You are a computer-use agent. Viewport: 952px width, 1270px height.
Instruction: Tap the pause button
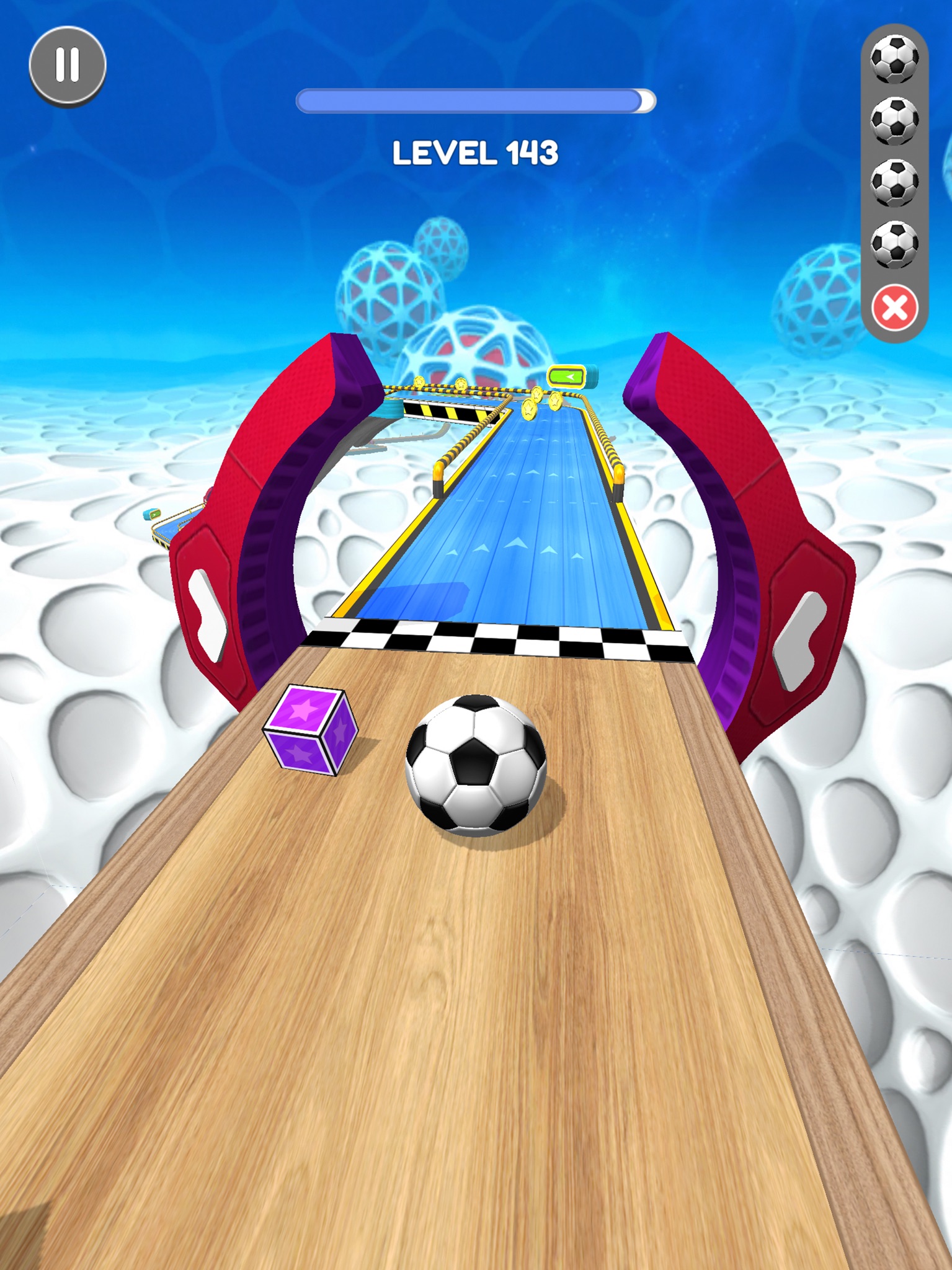click(x=68, y=64)
